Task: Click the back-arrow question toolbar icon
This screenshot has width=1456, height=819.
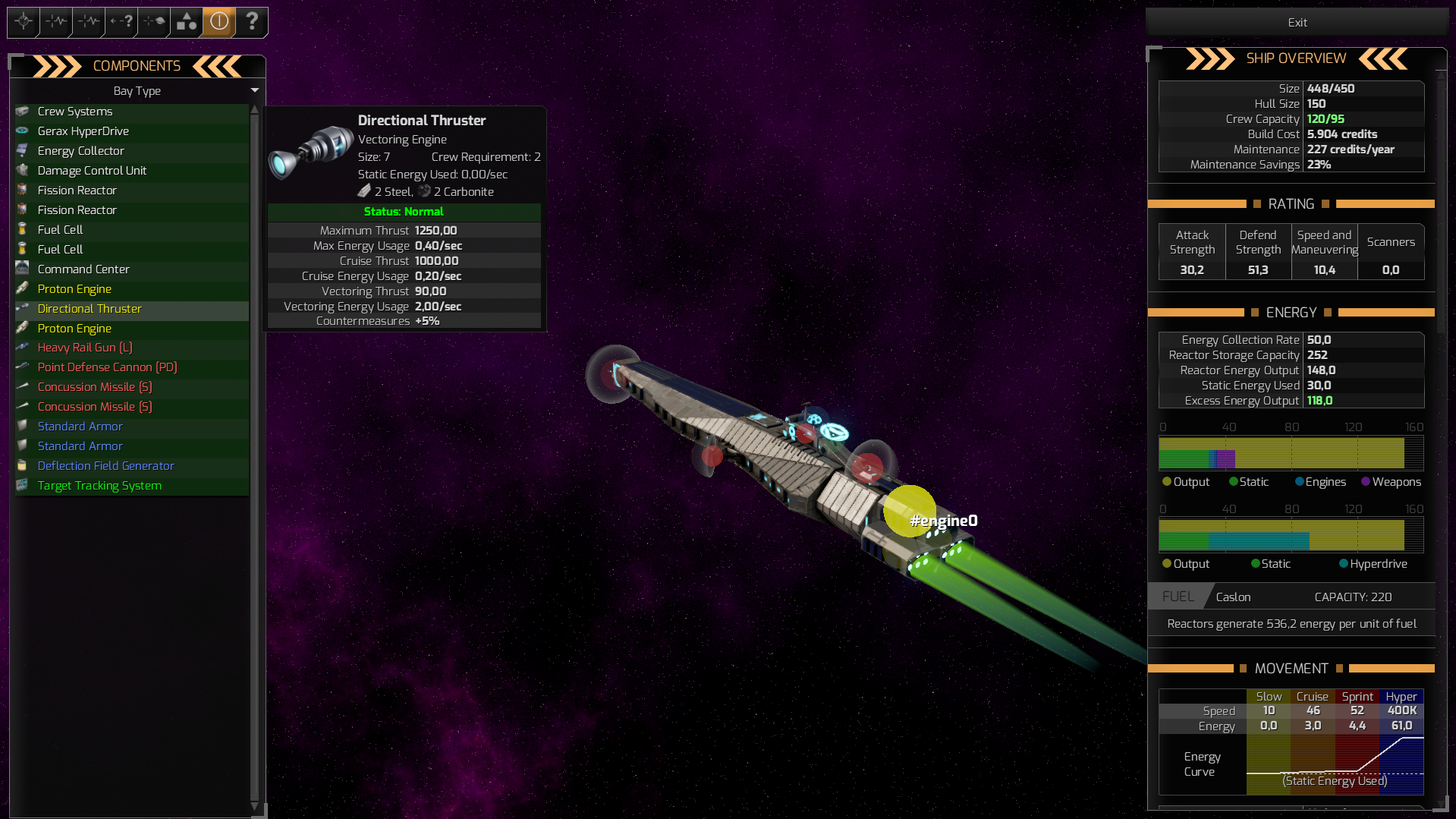Action: coord(120,22)
